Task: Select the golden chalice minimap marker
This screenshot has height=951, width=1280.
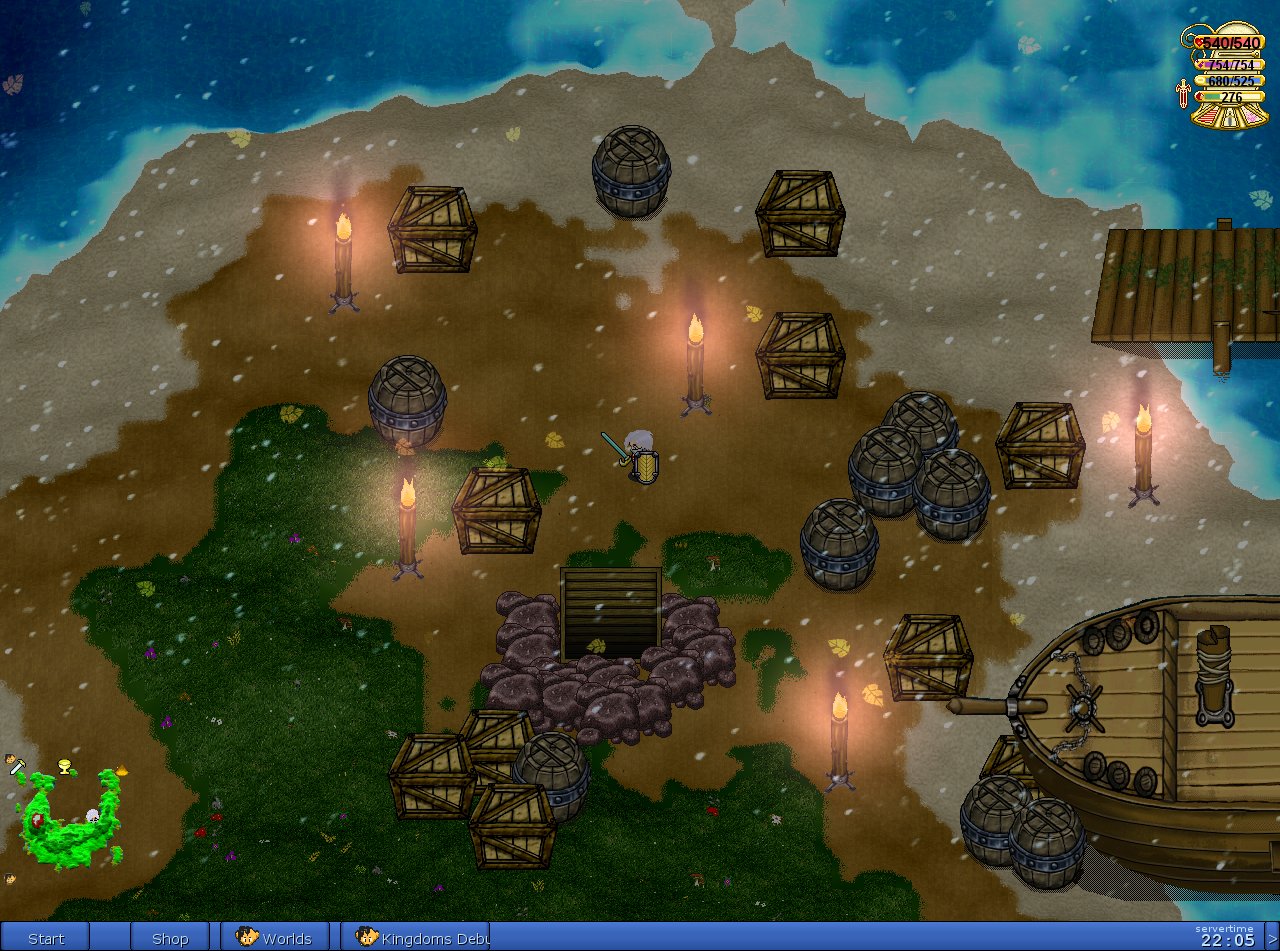Action: (x=66, y=768)
